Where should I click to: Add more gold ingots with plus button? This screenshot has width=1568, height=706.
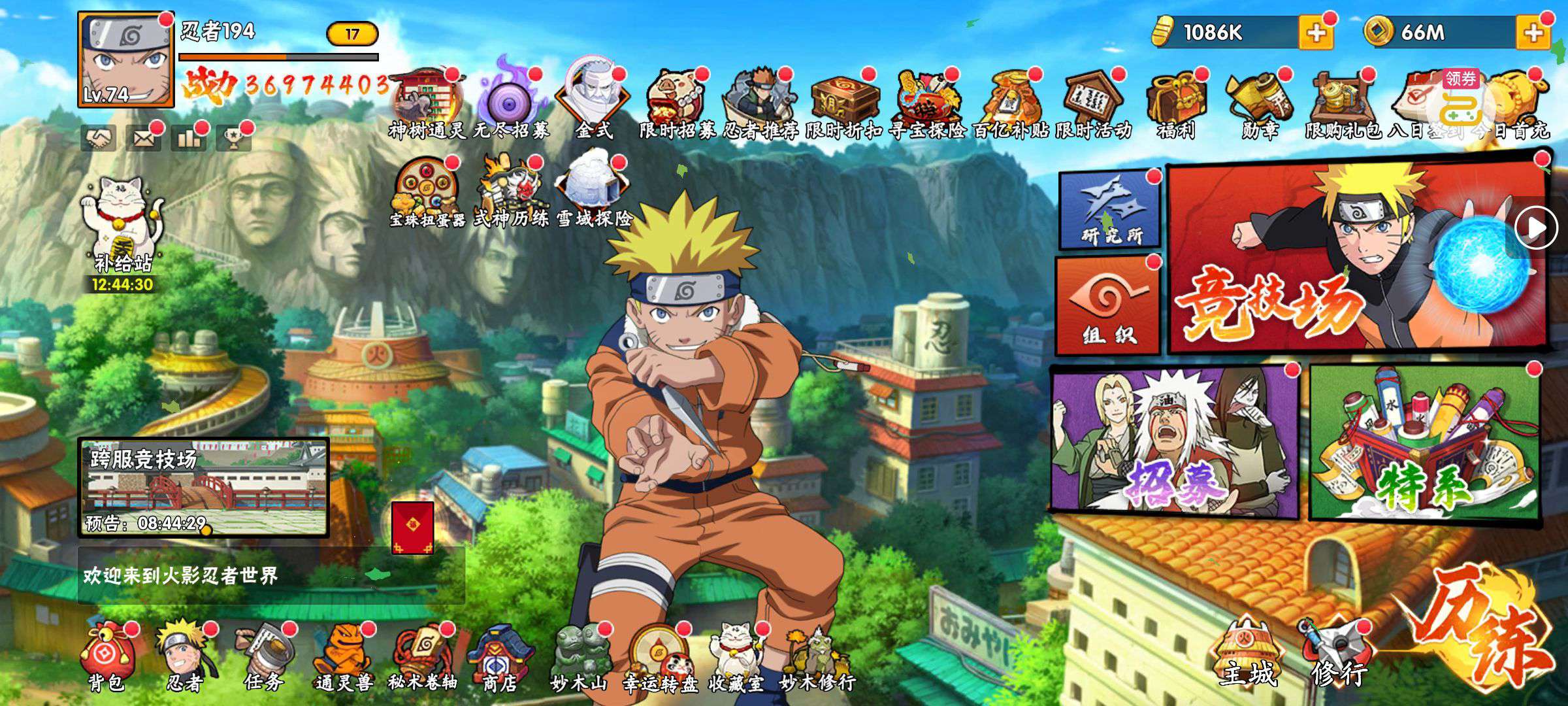1315,33
